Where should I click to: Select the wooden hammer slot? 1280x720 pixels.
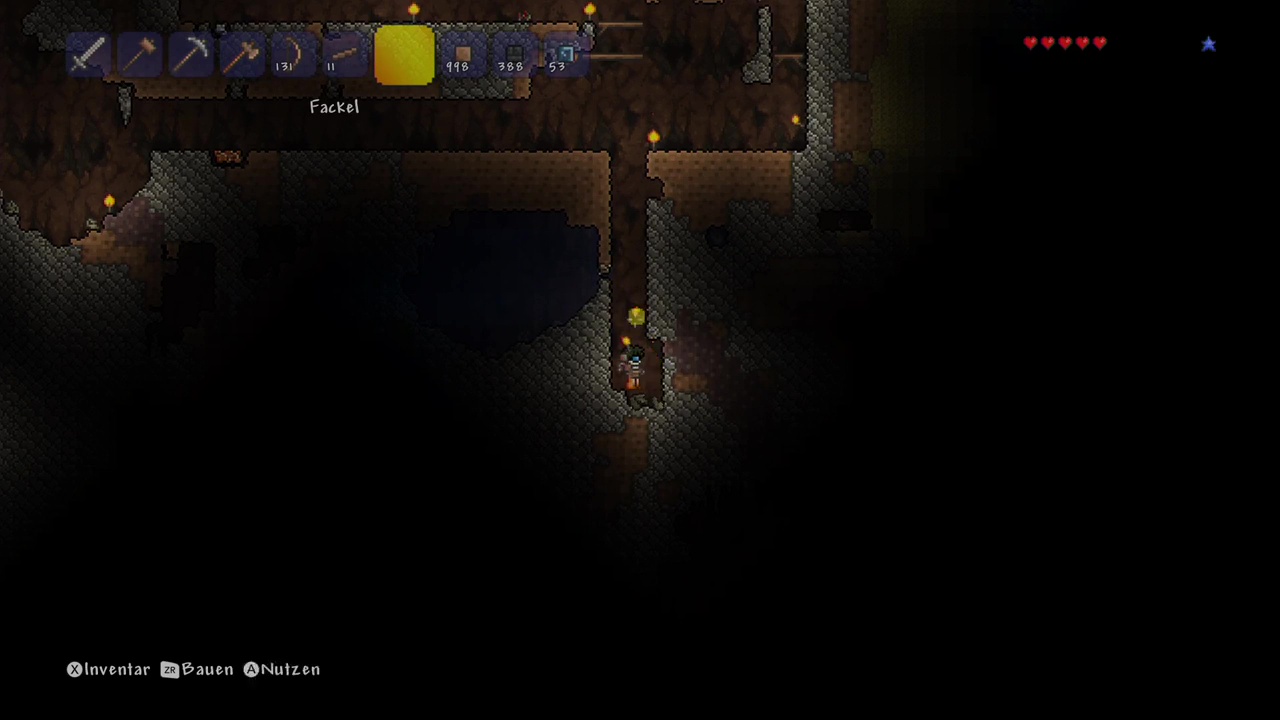point(139,55)
